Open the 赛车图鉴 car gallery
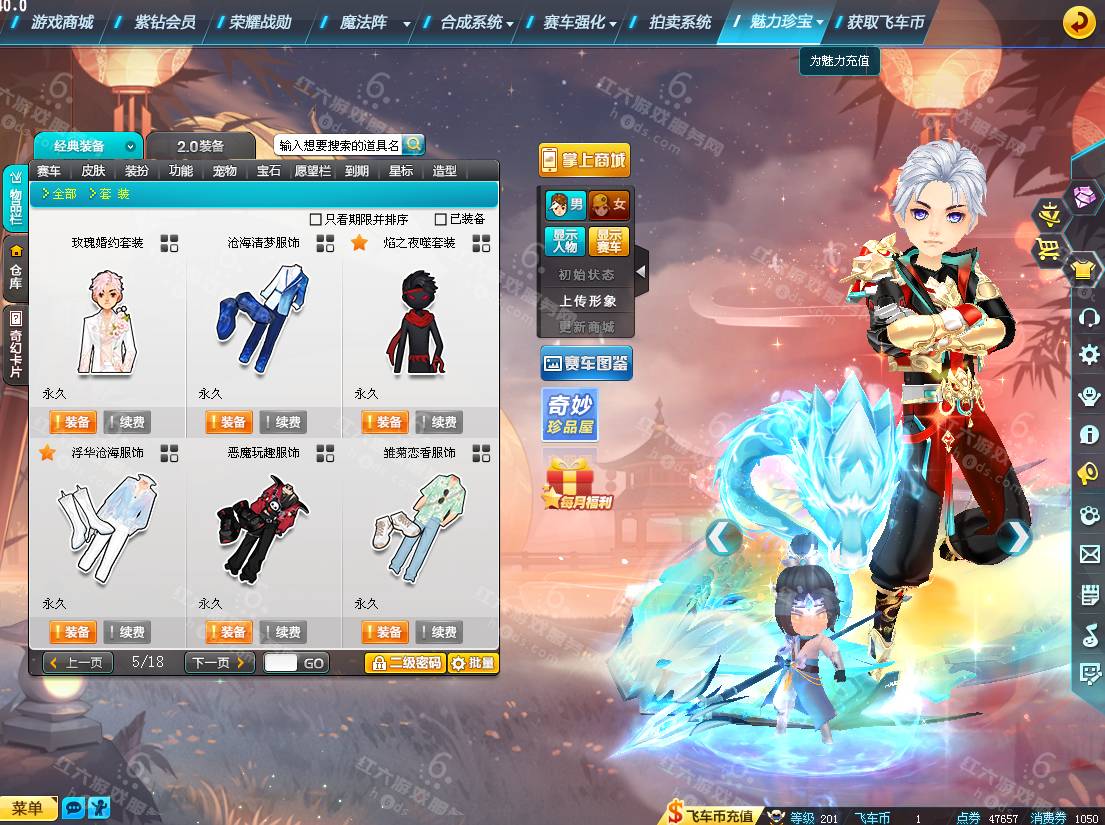The width and height of the screenshot is (1105, 825). coord(585,364)
